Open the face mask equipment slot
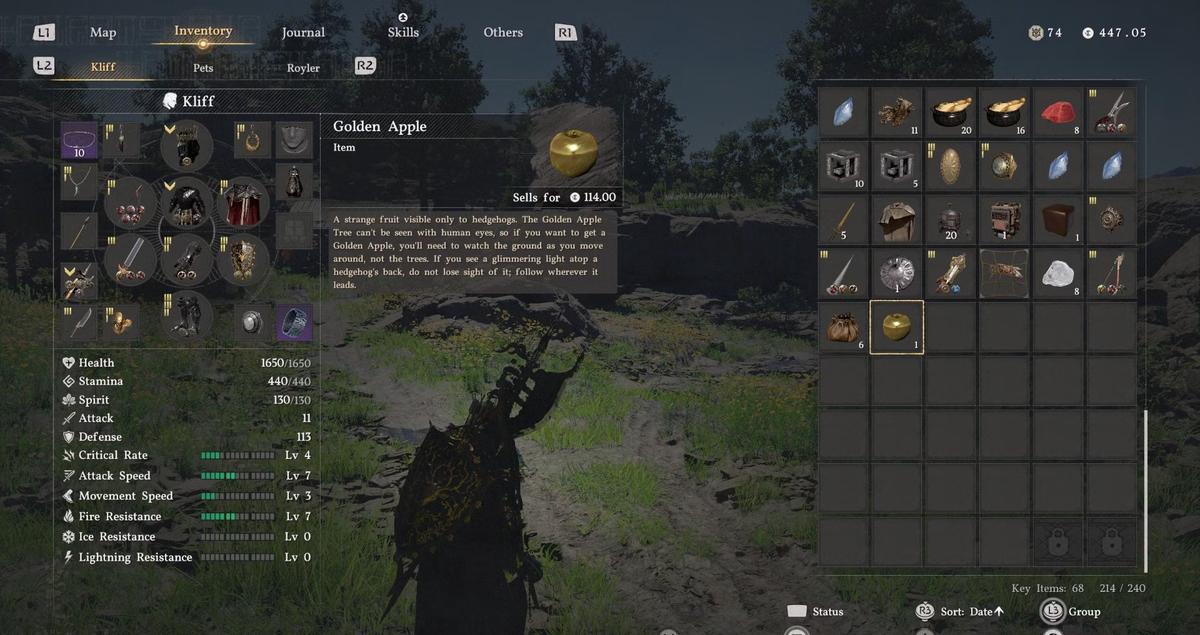 click(294, 140)
